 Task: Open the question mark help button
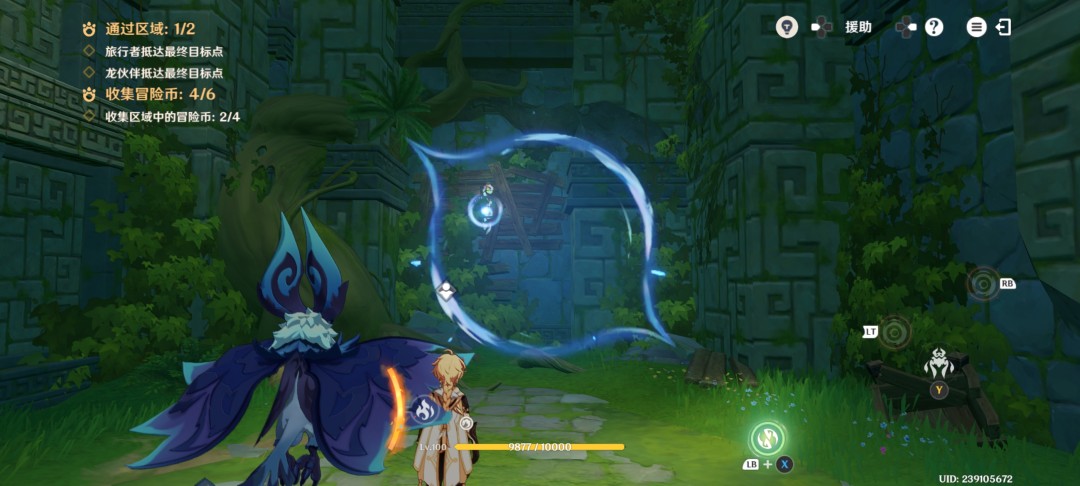(934, 27)
